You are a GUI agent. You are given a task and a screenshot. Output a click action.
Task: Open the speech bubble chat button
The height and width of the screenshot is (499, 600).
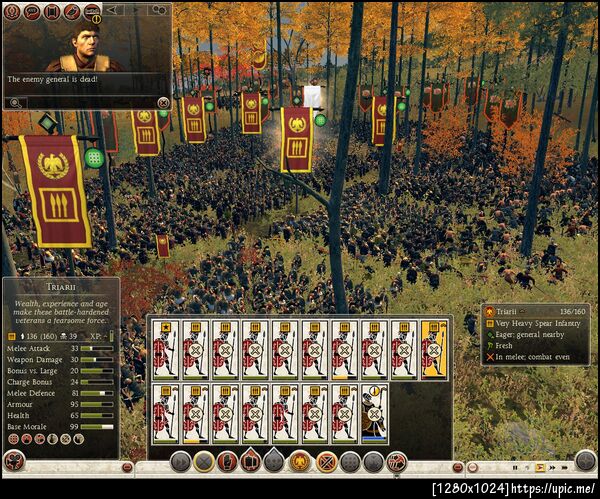[x=32, y=12]
